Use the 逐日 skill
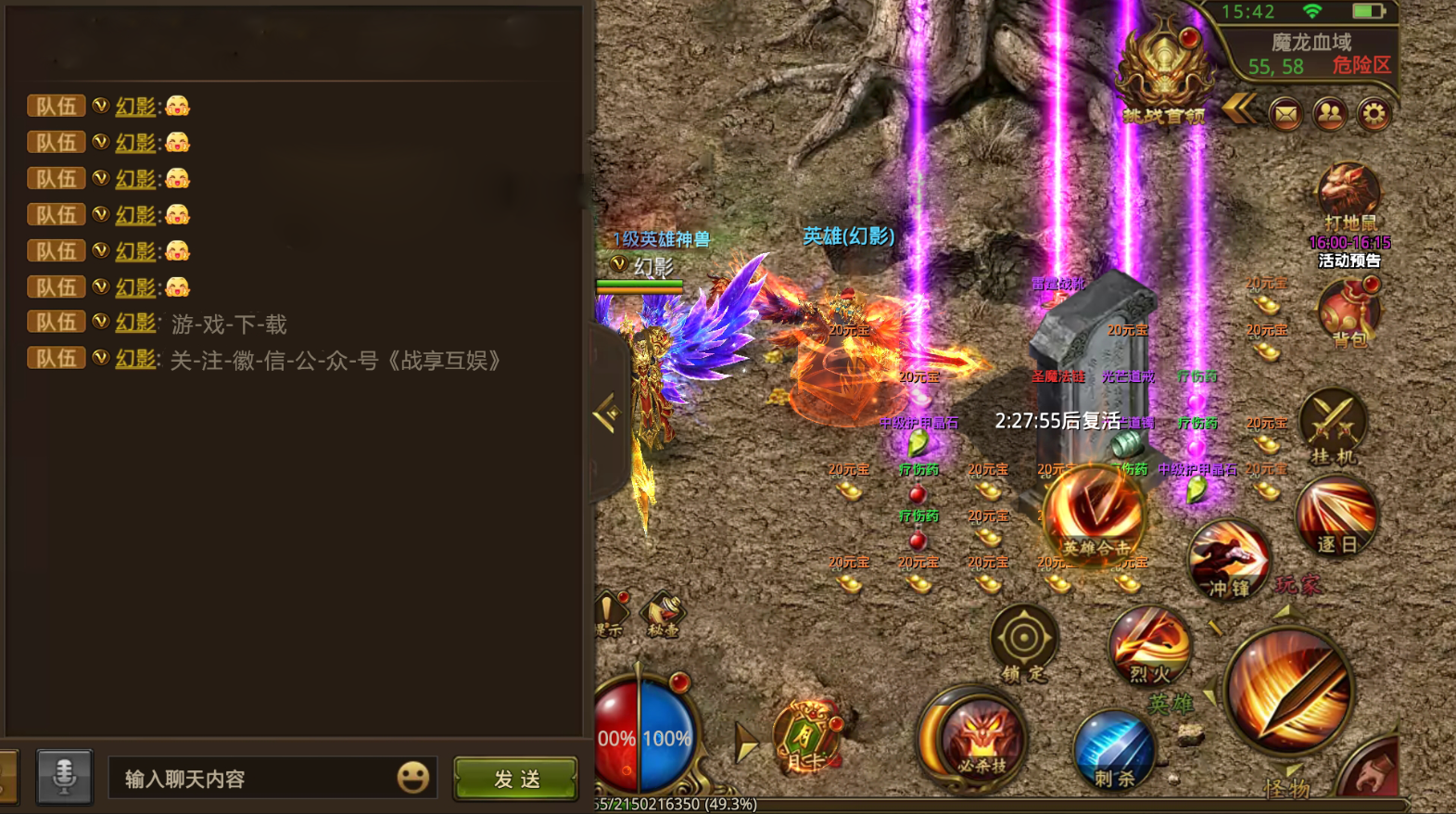The width and height of the screenshot is (1456, 814). [x=1336, y=516]
